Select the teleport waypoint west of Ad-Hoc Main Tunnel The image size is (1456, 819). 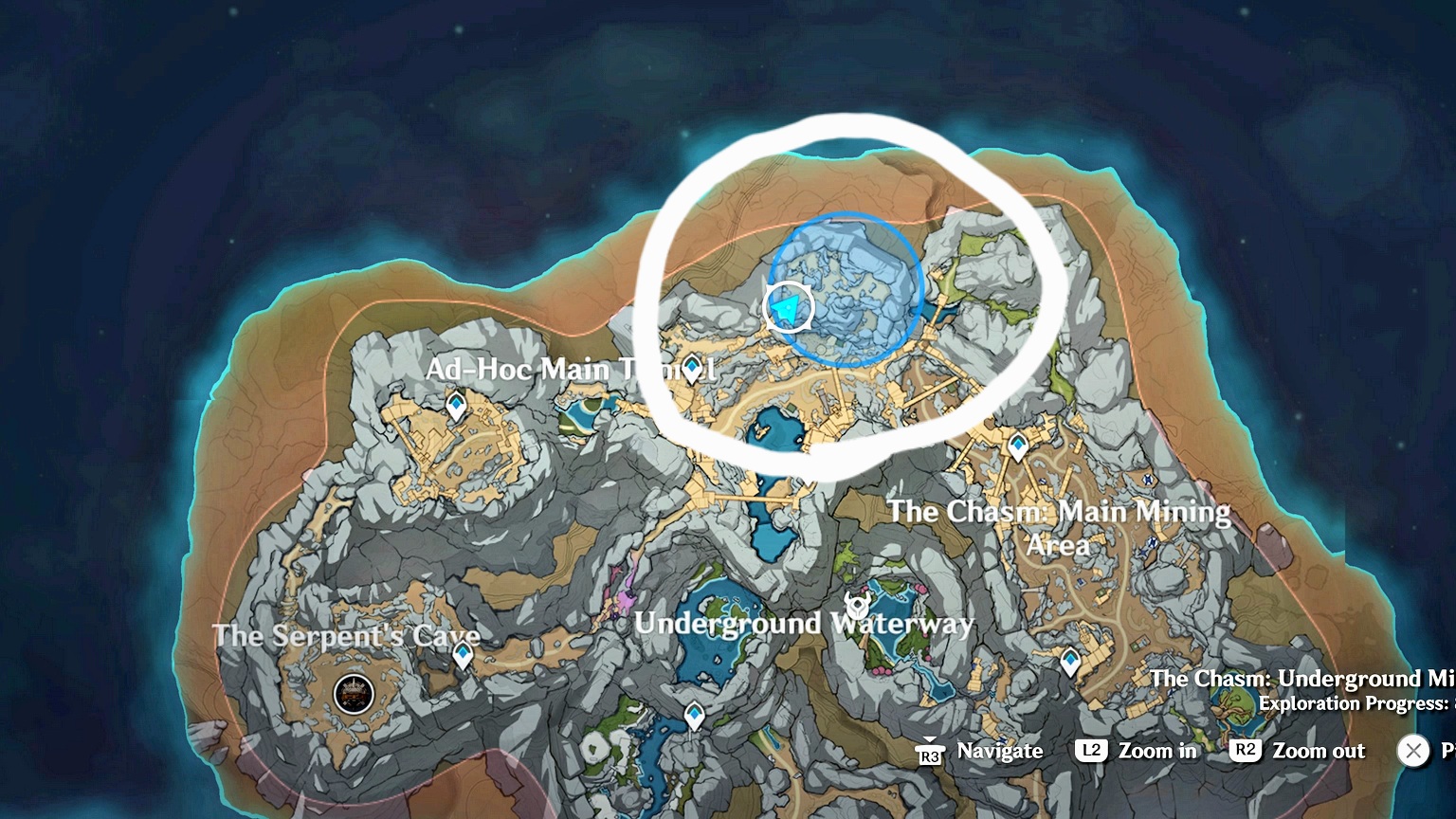tap(455, 403)
